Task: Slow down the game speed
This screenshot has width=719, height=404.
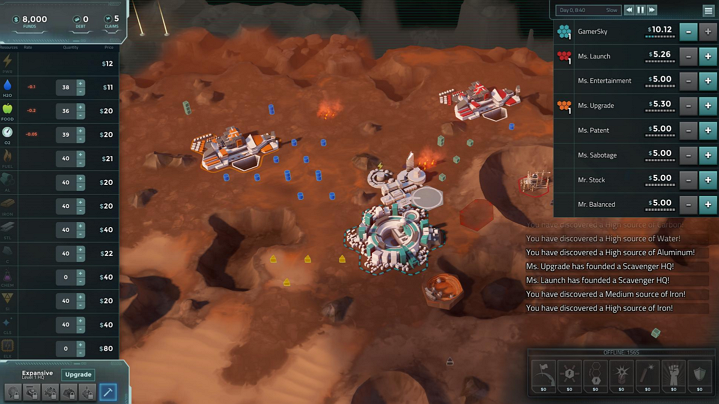Action: point(630,10)
